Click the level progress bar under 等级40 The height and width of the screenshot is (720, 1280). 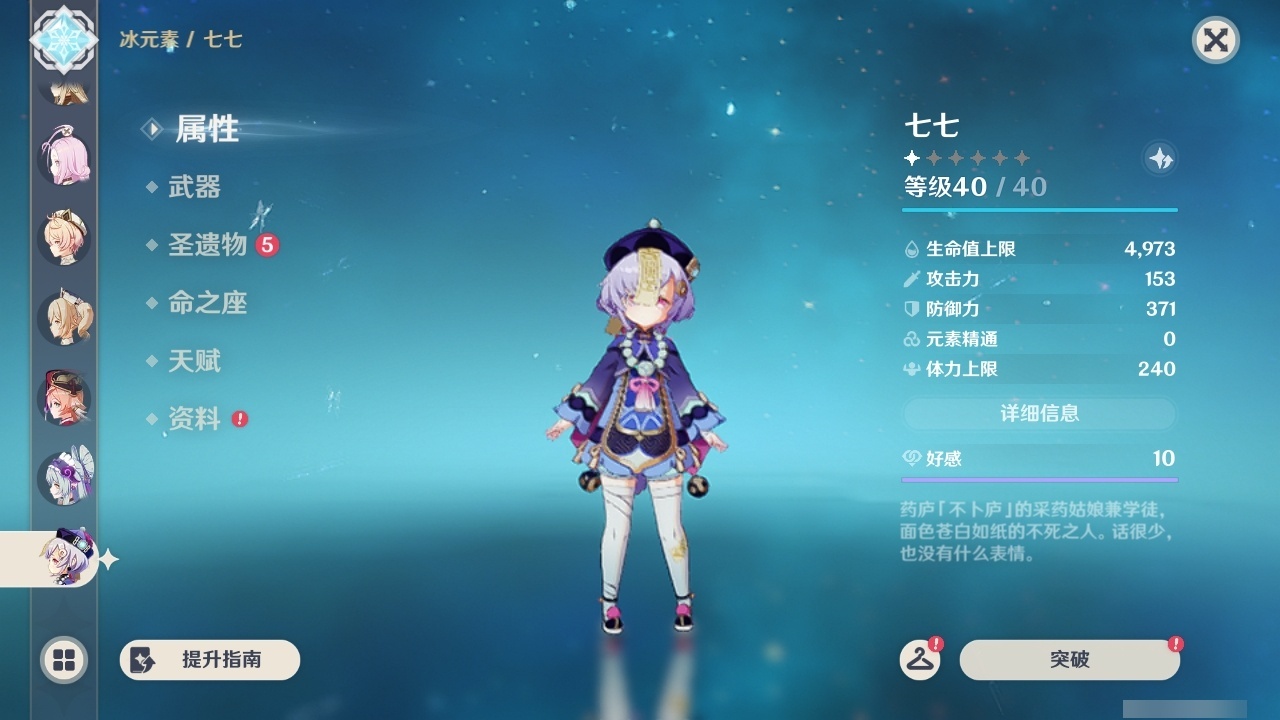click(1039, 210)
